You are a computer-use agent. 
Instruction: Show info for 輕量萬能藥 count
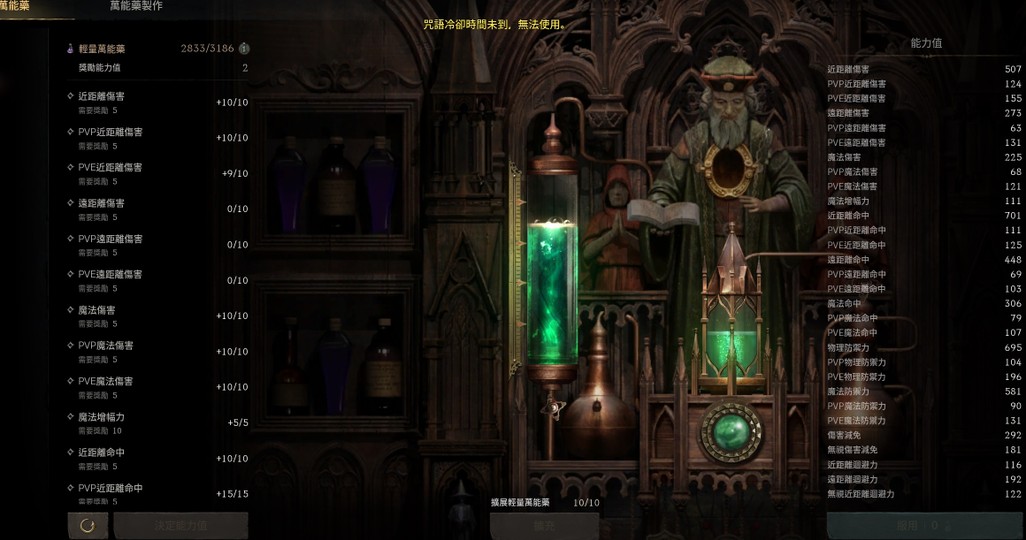click(244, 48)
